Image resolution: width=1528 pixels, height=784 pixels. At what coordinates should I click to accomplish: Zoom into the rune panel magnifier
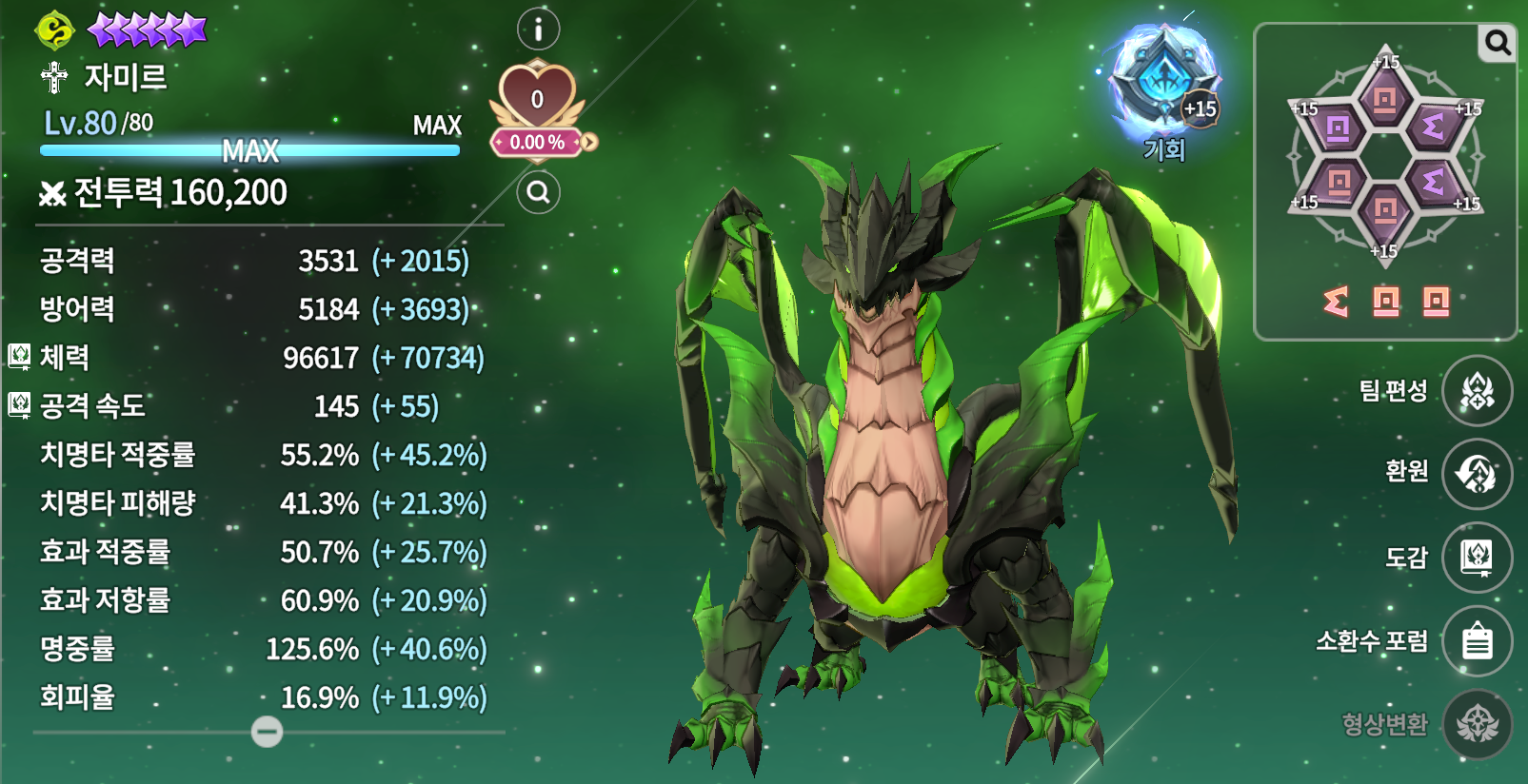(1498, 43)
